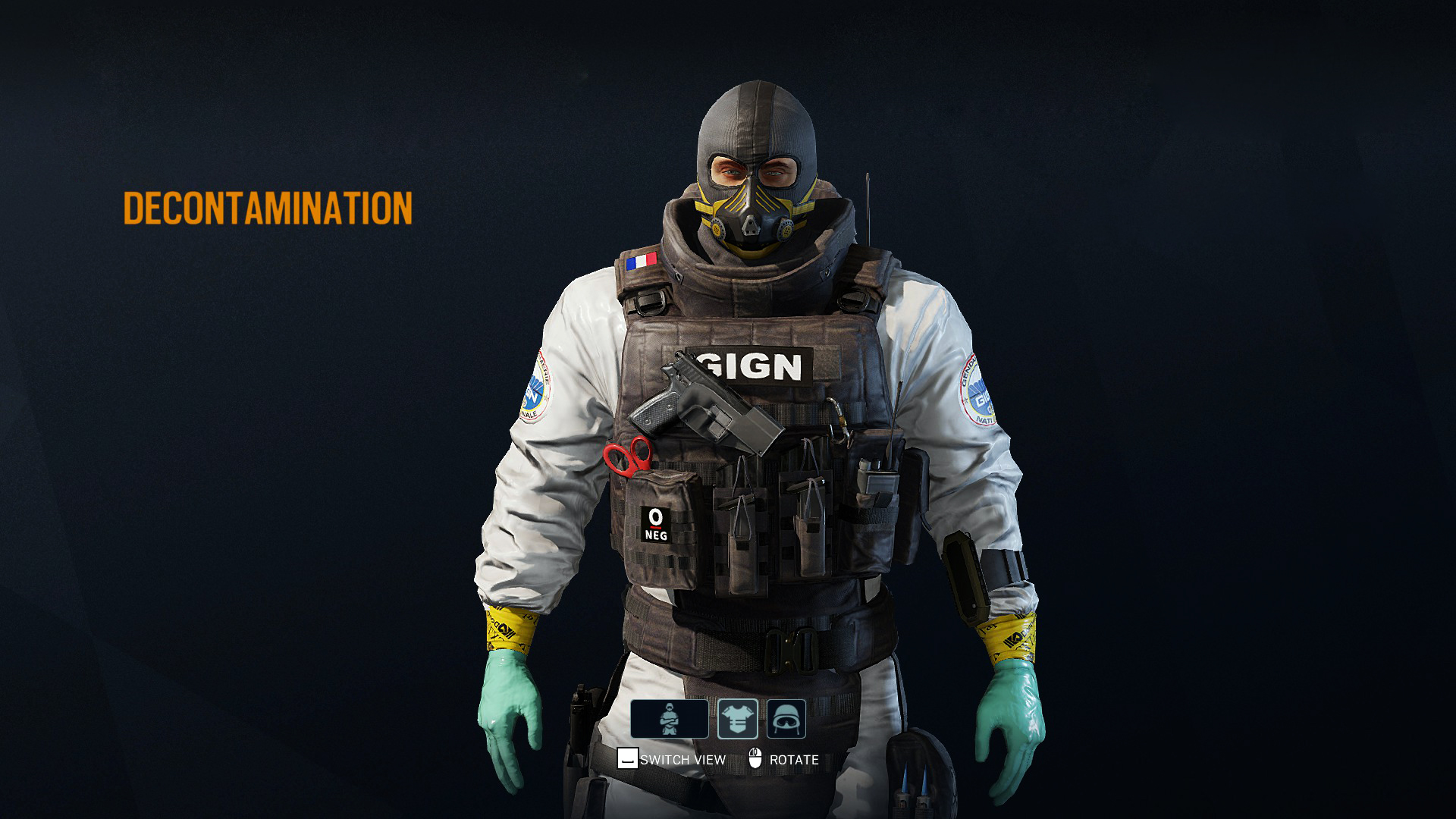Click the ROTATE label

794,758
